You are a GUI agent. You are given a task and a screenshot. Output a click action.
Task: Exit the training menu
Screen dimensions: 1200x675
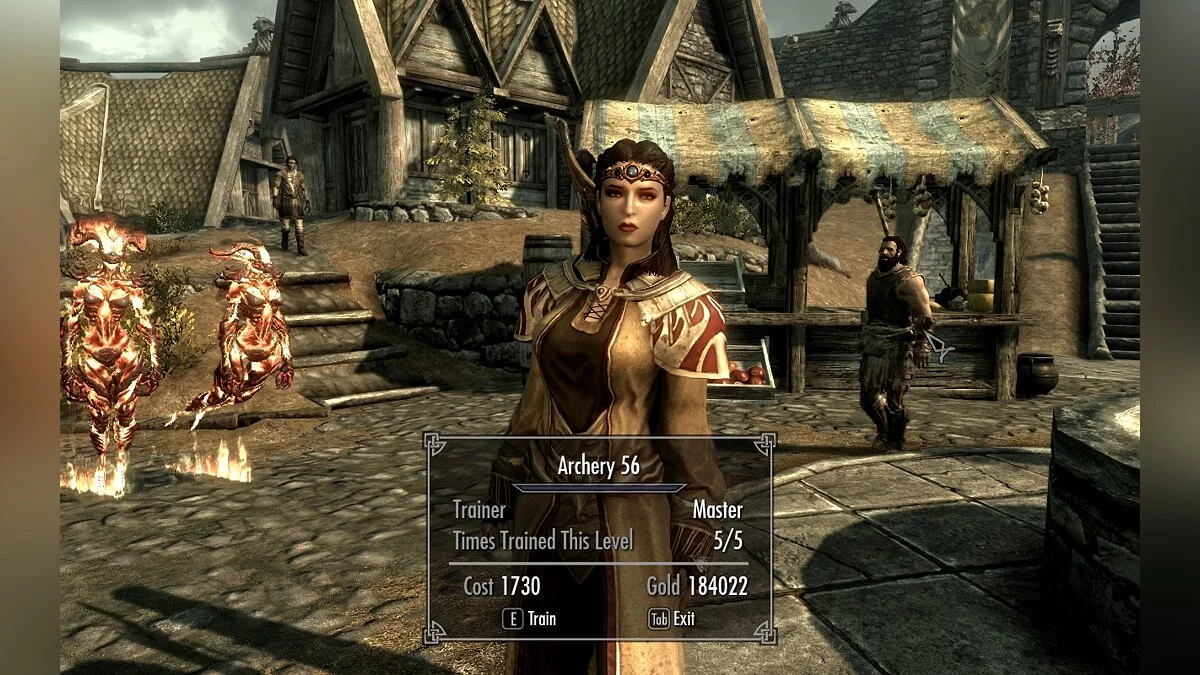673,619
